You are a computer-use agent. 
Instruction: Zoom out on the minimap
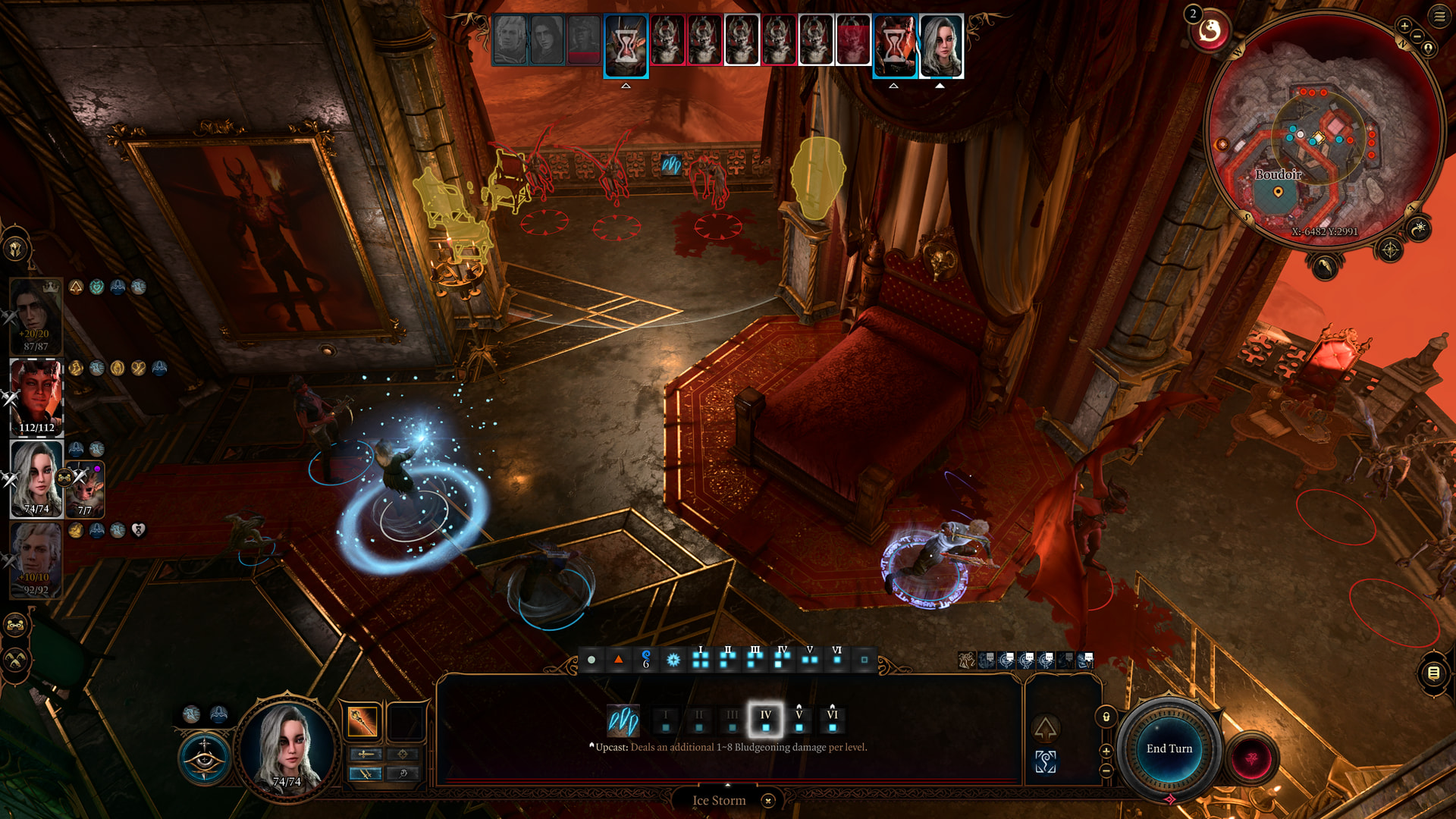1417,36
